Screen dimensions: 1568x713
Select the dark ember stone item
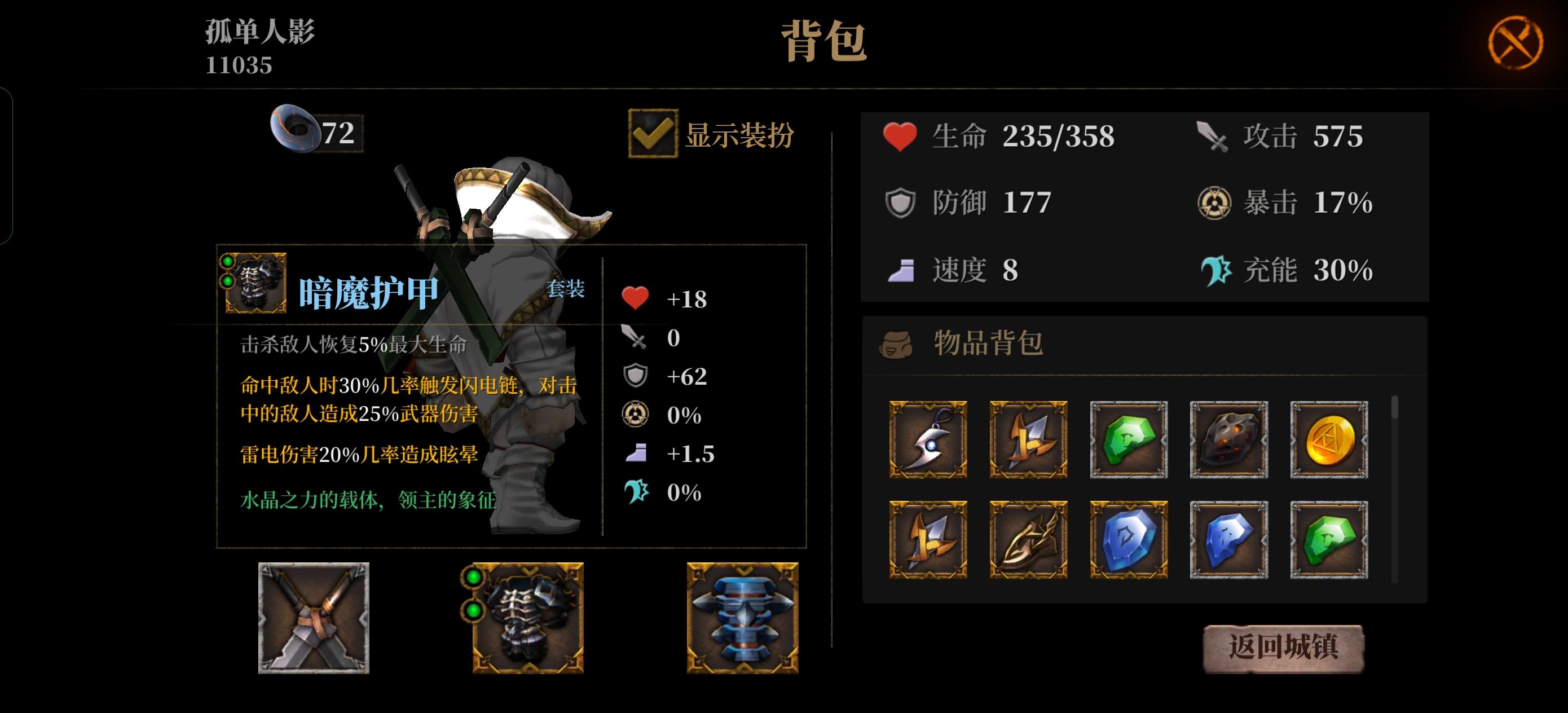point(1228,440)
